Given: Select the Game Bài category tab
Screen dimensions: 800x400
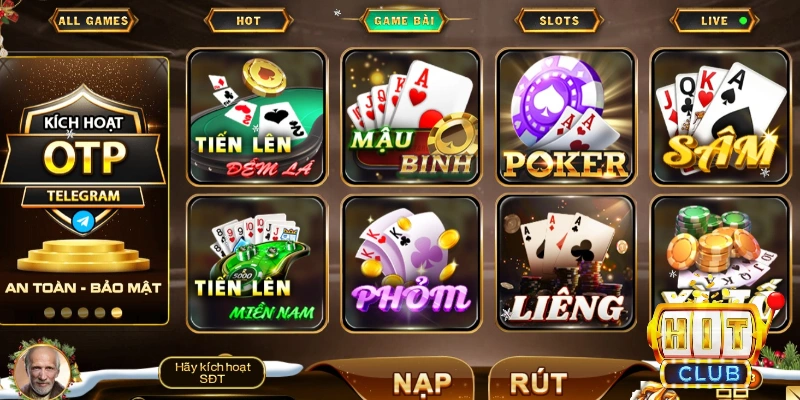Looking at the screenshot, I should tap(403, 20).
